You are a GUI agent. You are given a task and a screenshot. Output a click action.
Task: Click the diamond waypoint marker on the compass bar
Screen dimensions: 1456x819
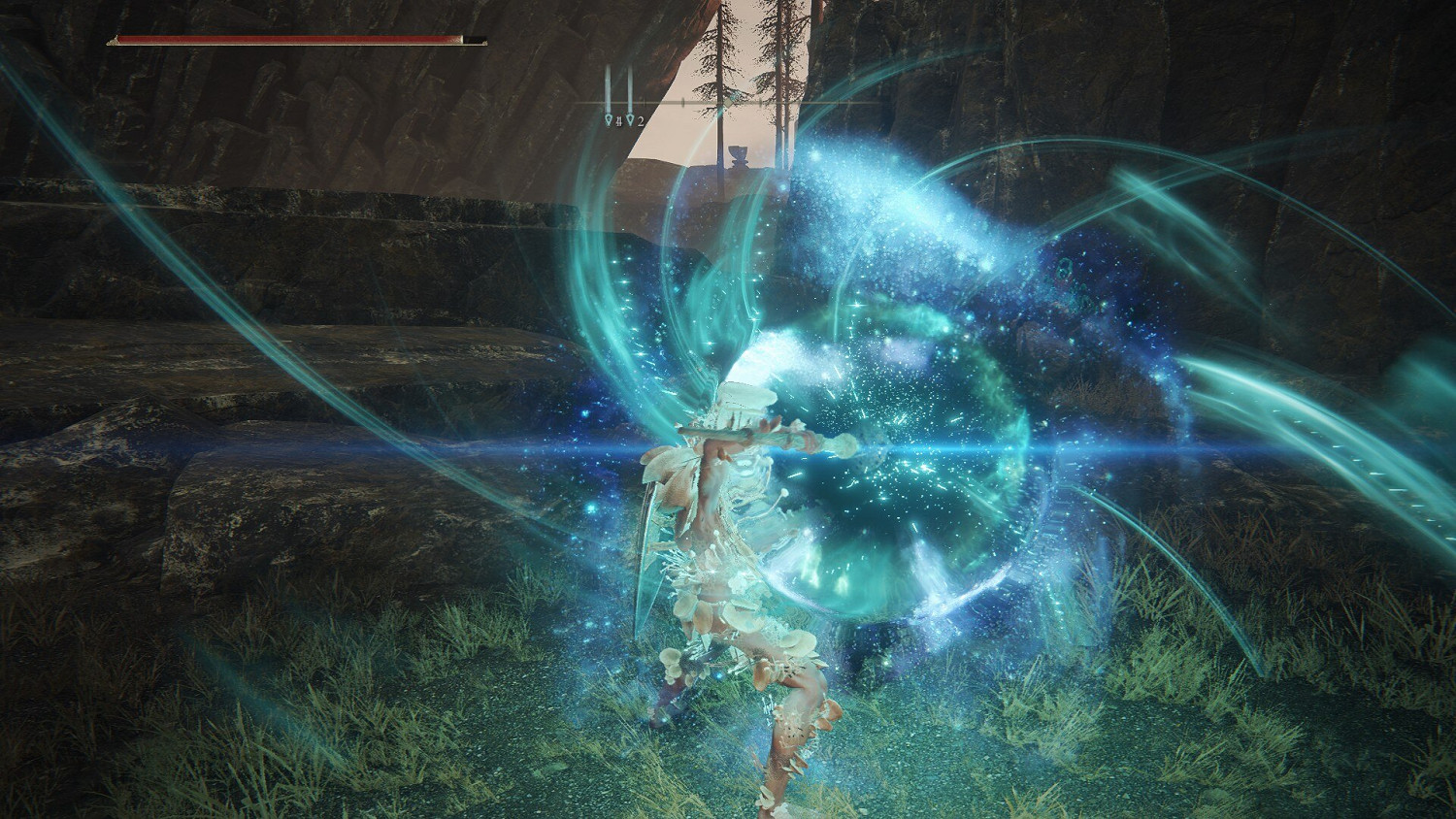(x=728, y=103)
